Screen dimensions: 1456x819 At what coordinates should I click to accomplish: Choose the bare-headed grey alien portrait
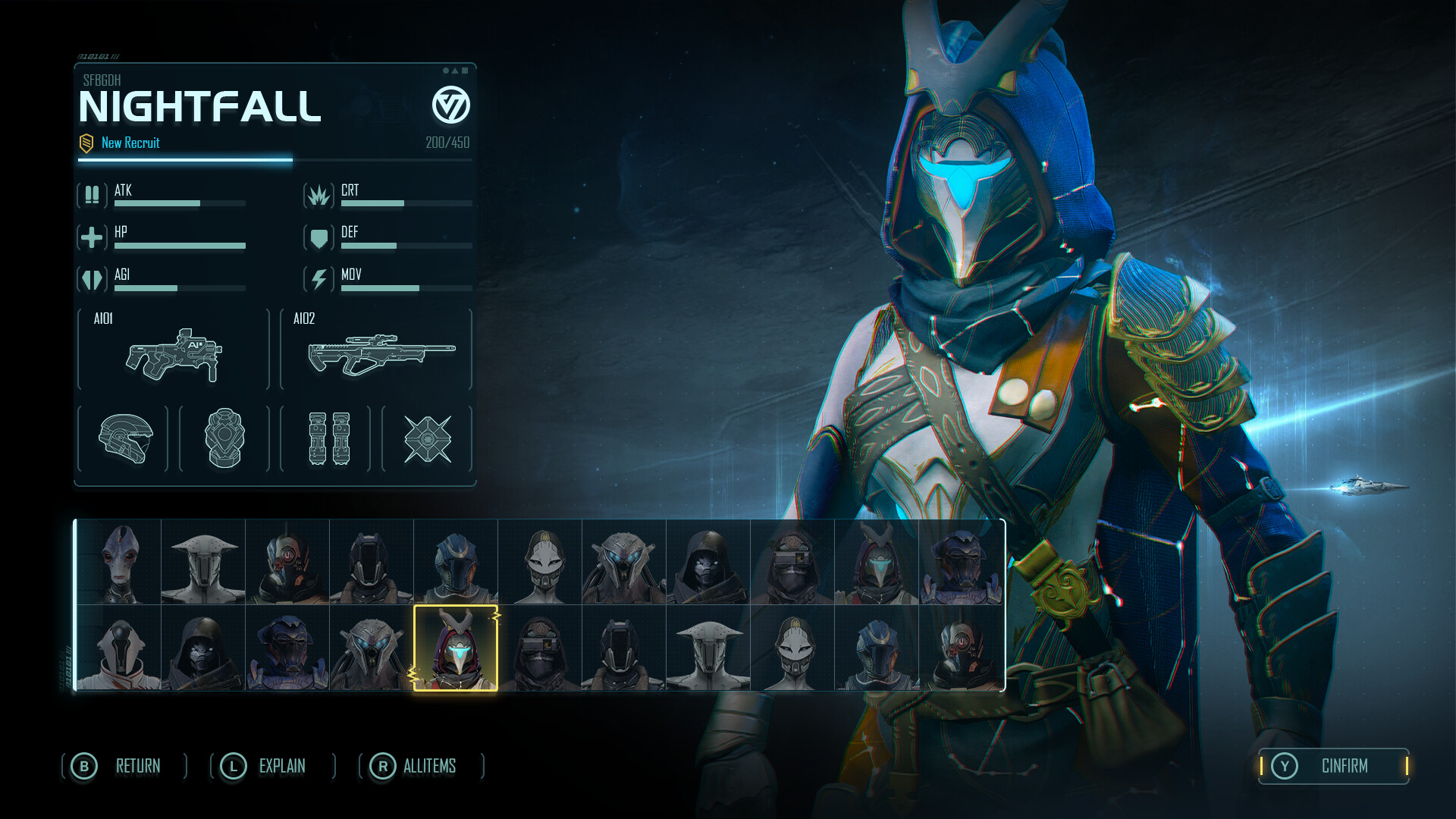(119, 562)
